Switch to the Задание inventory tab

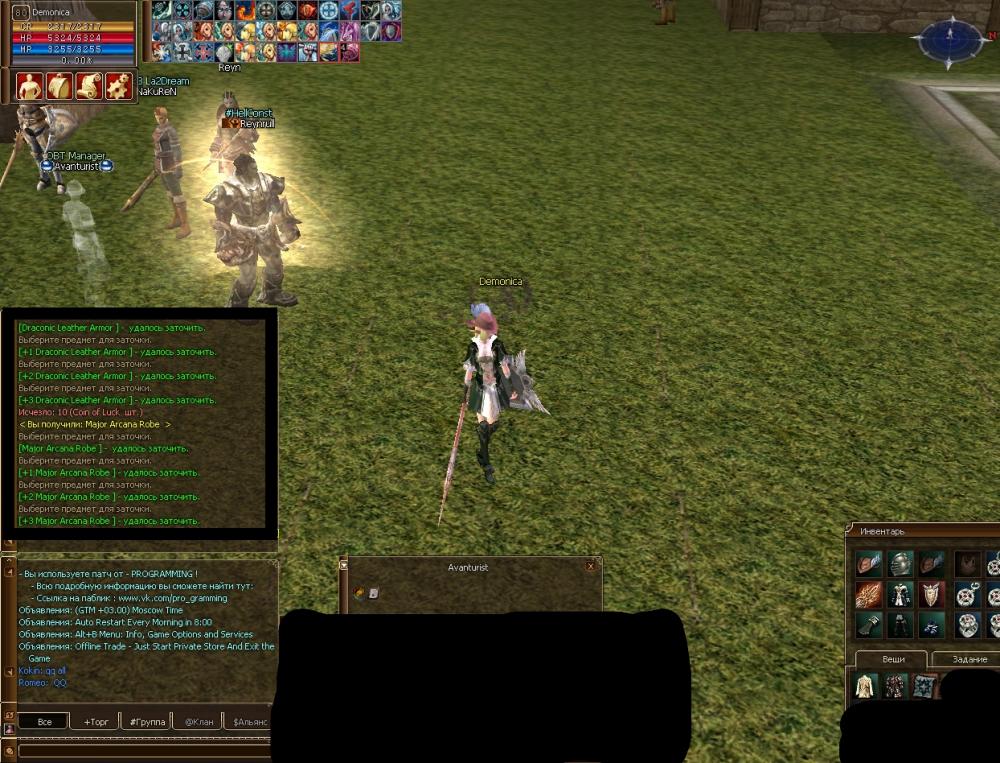(x=968, y=659)
